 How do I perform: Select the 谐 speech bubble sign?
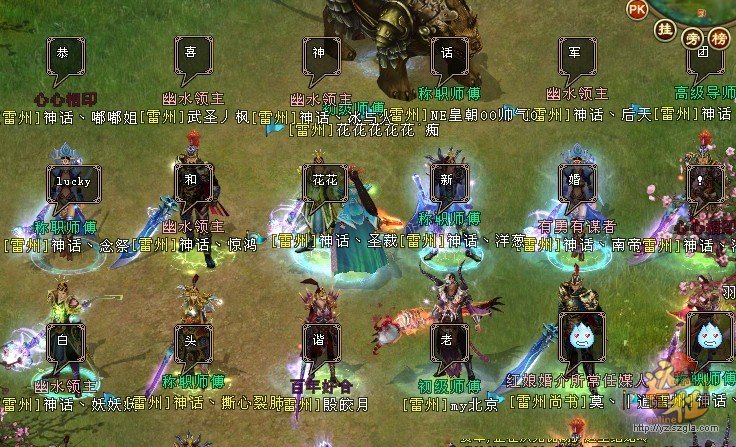point(321,341)
